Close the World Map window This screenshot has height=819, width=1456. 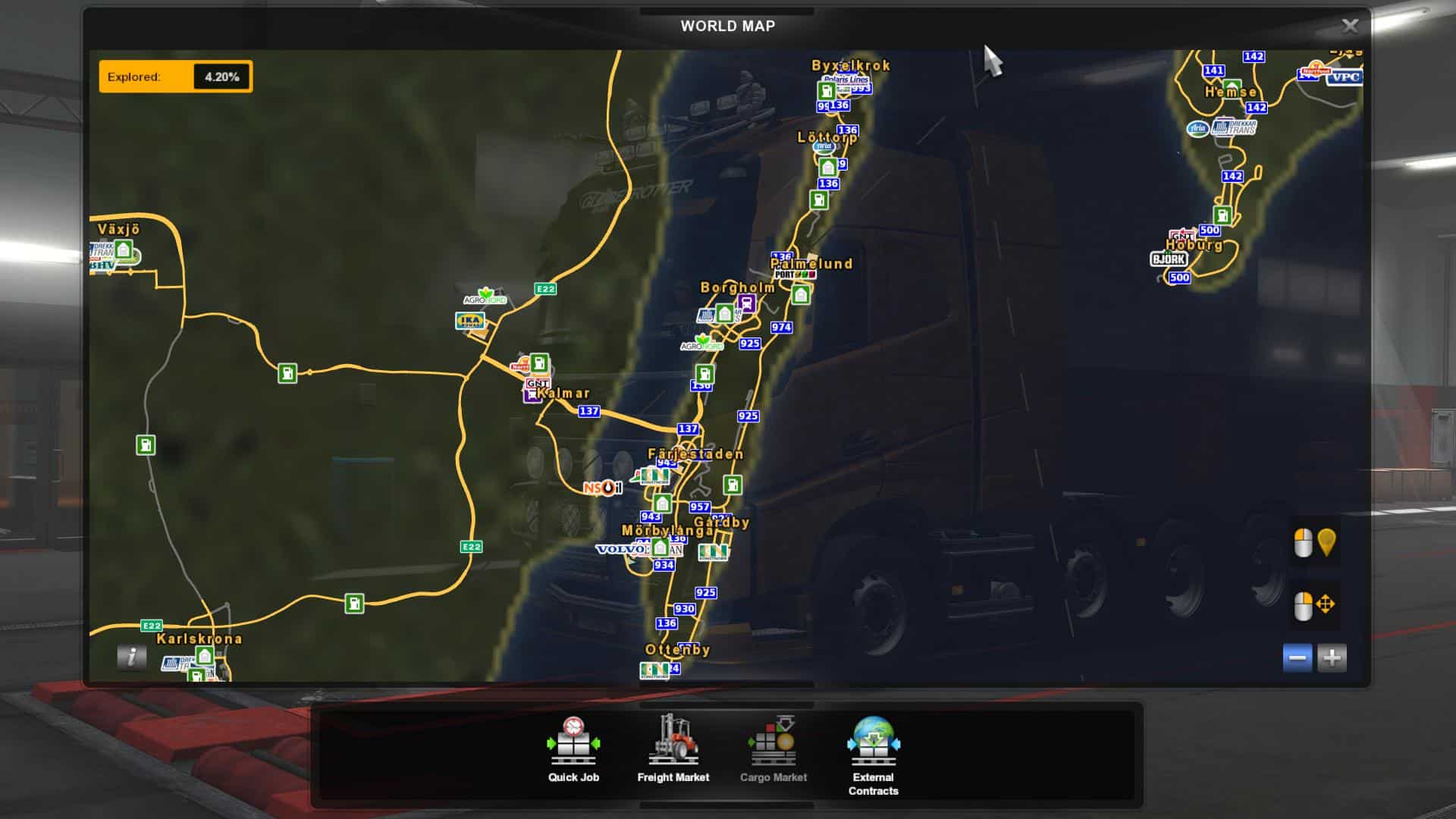click(x=1350, y=27)
